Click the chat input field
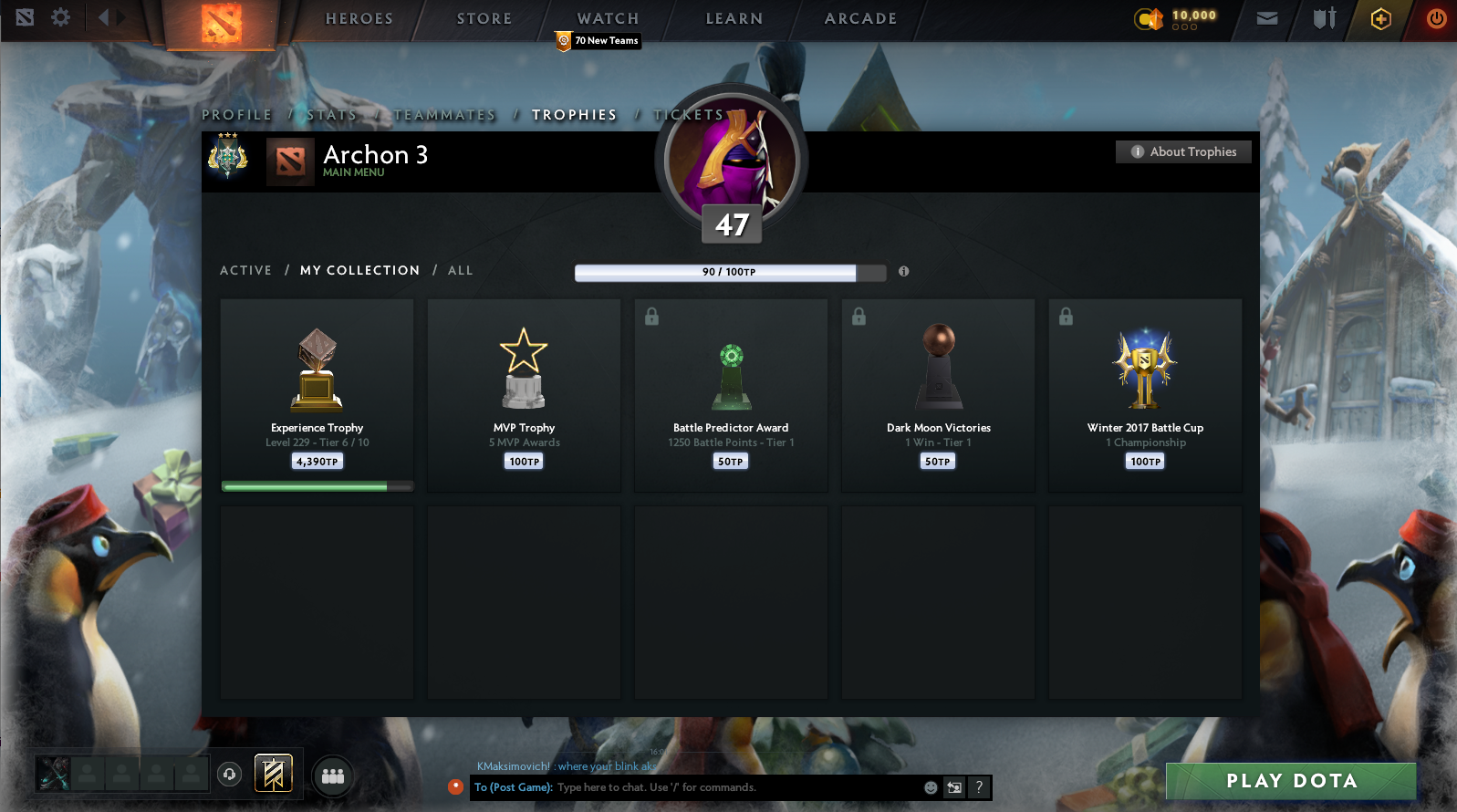 (x=721, y=787)
